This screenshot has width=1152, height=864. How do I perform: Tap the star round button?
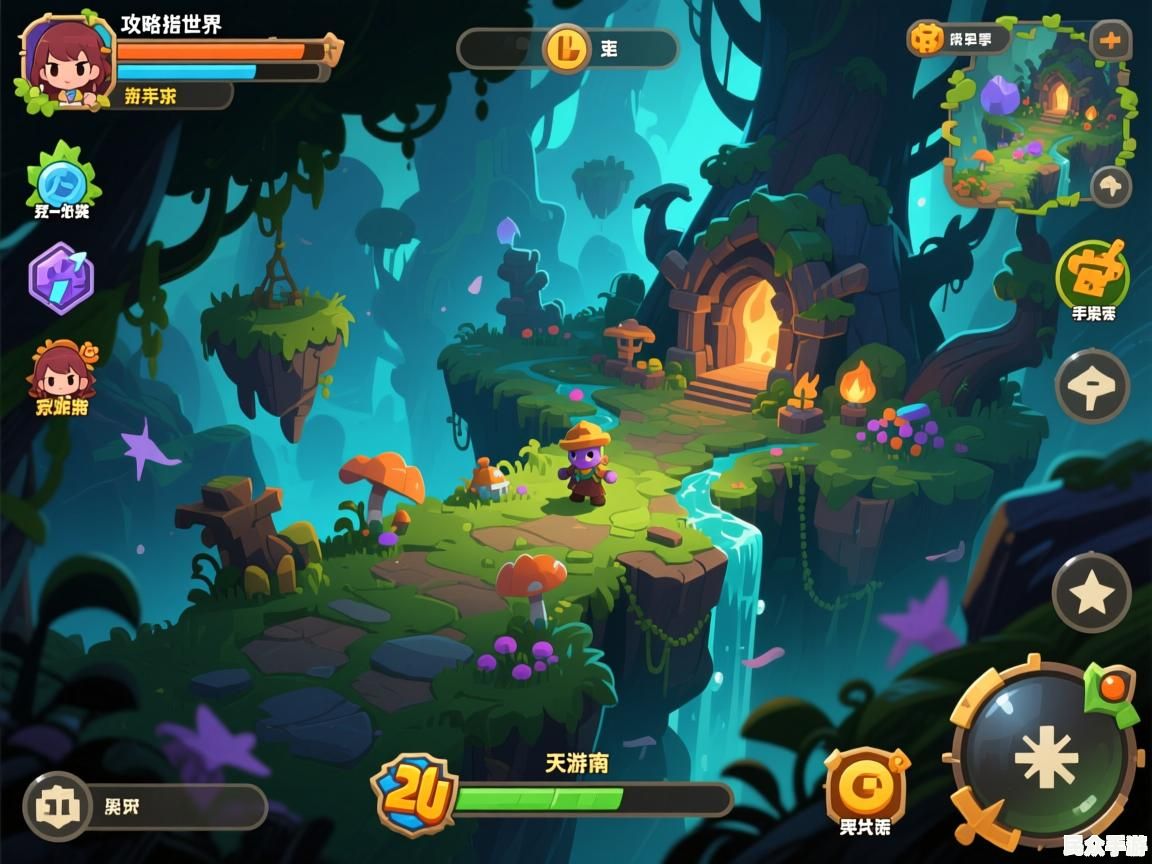[x=1091, y=593]
